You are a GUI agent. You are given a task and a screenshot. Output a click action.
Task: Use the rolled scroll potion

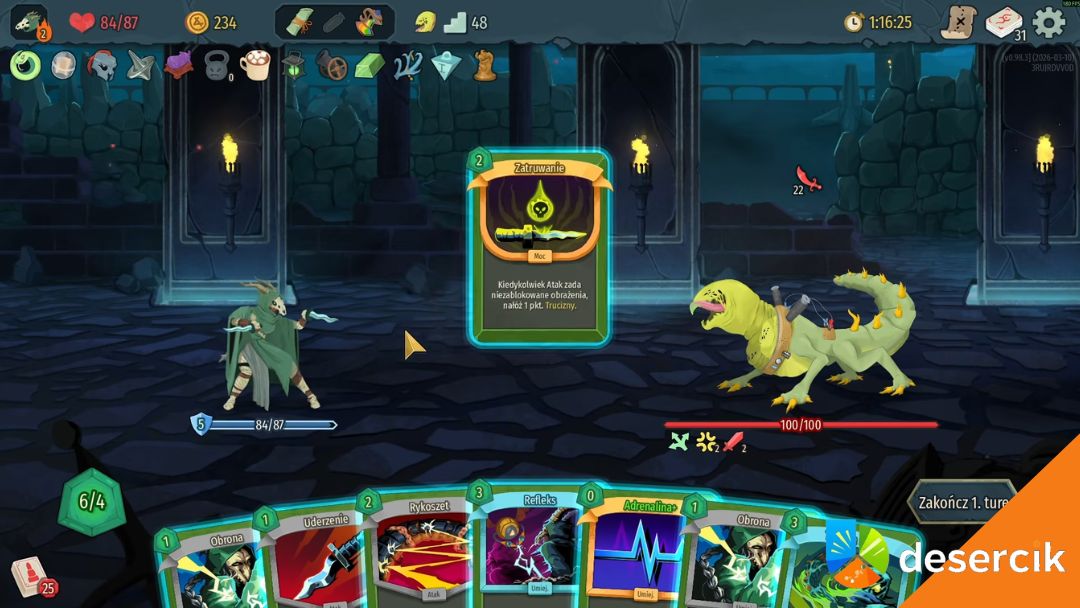click(x=302, y=22)
